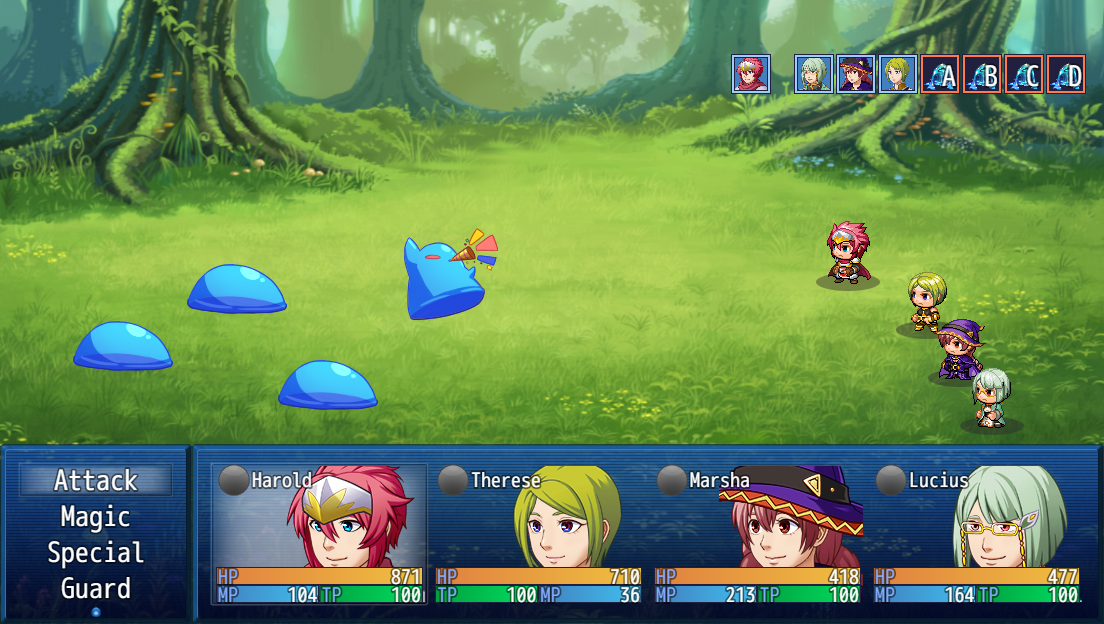Click the slime C turn order icon
This screenshot has width=1104, height=624.
(1024, 74)
